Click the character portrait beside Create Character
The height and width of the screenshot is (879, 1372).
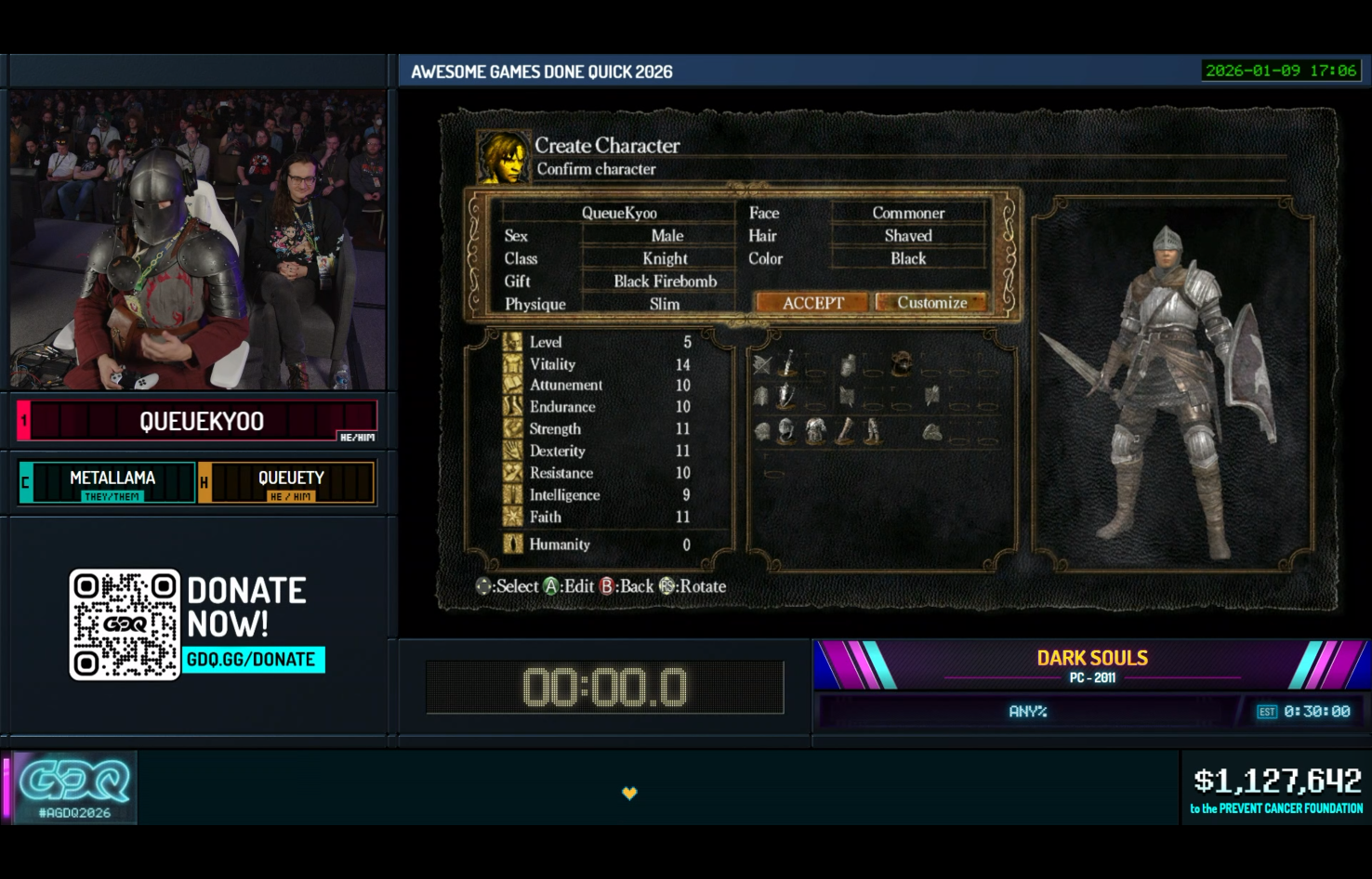pos(503,157)
